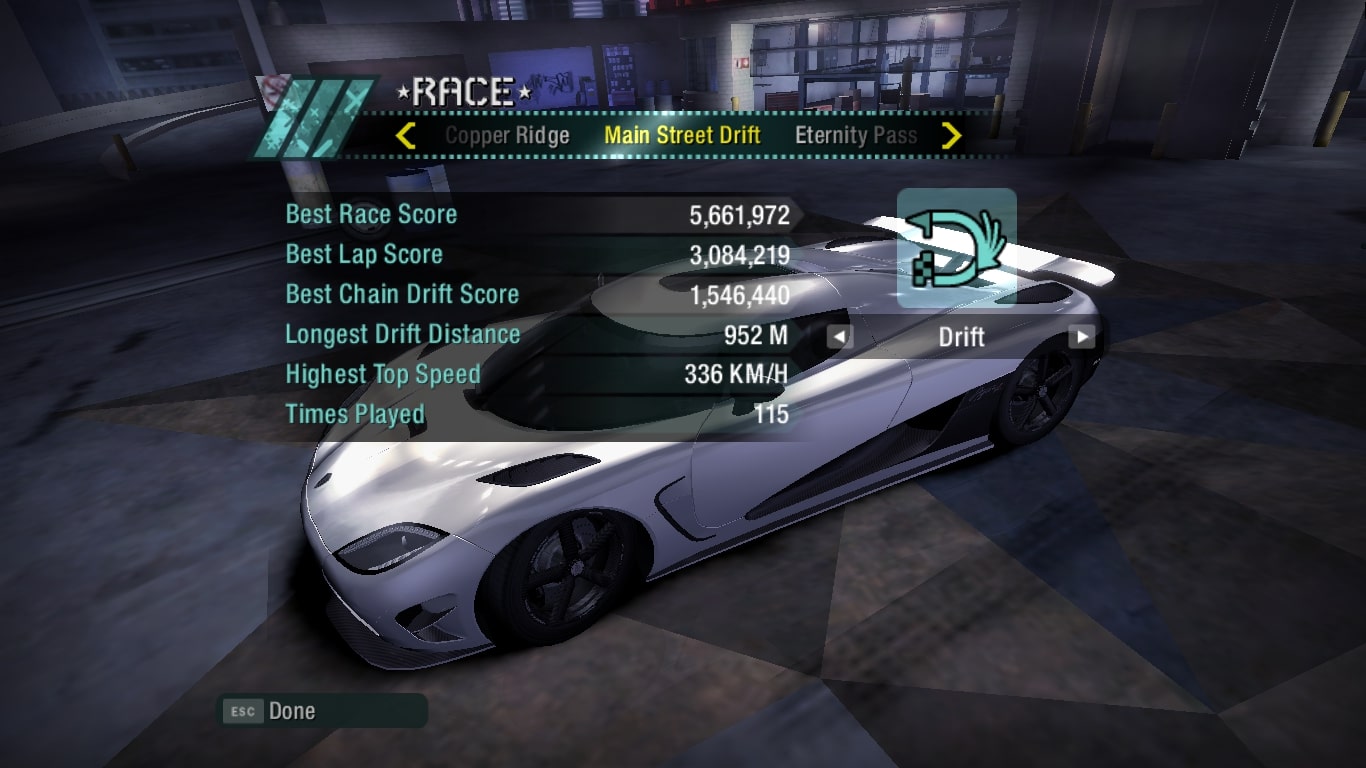
Task: Advance tracks with the right yellow arrow
Action: (951, 136)
